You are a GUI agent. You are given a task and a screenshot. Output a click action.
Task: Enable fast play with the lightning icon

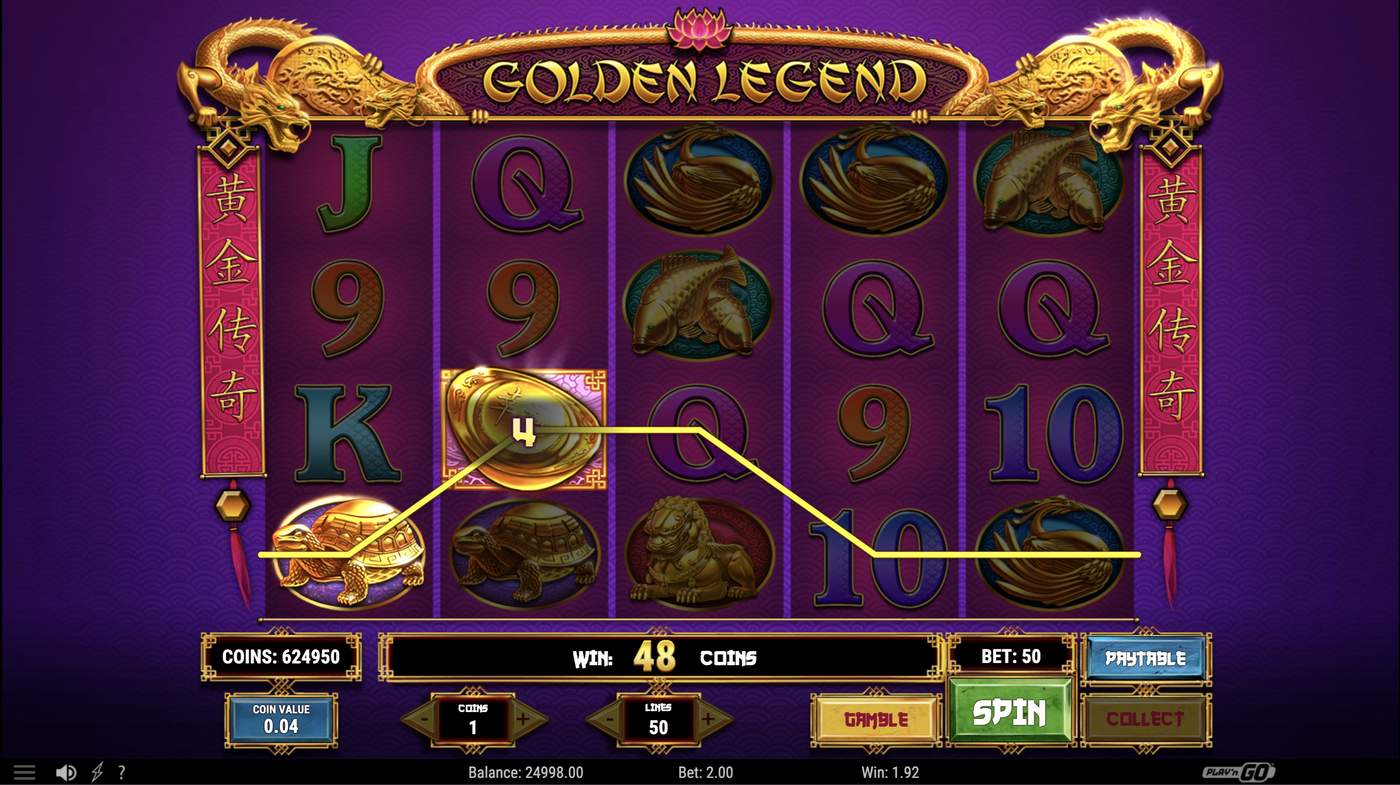[96, 771]
